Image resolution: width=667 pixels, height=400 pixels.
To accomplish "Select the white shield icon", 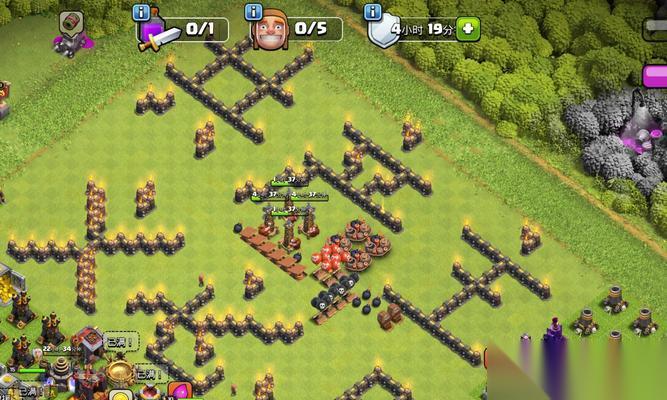I will pos(383,33).
